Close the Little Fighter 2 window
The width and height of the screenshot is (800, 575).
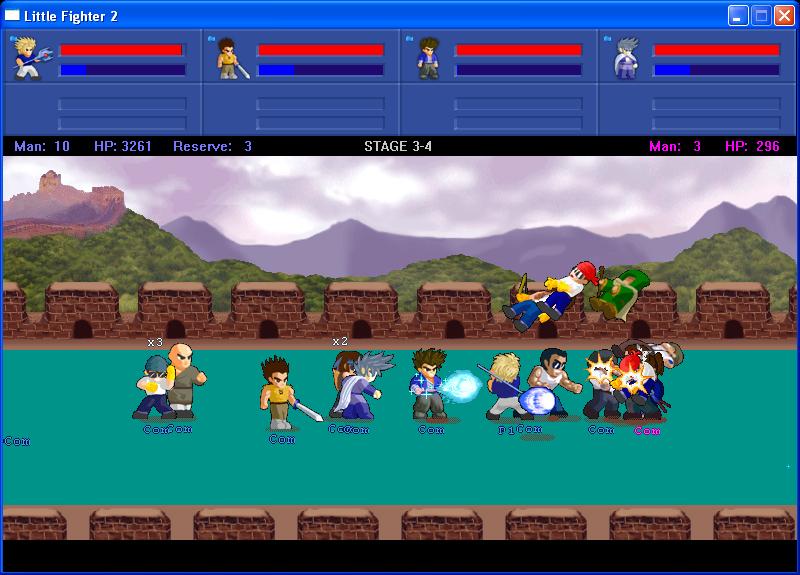click(x=784, y=15)
